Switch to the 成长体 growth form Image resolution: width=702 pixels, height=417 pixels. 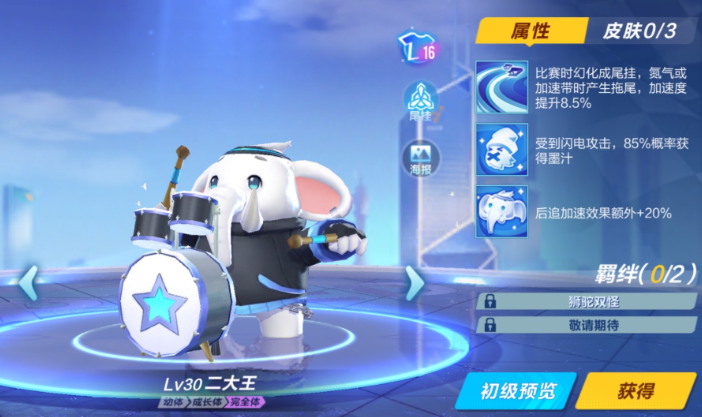click(209, 403)
